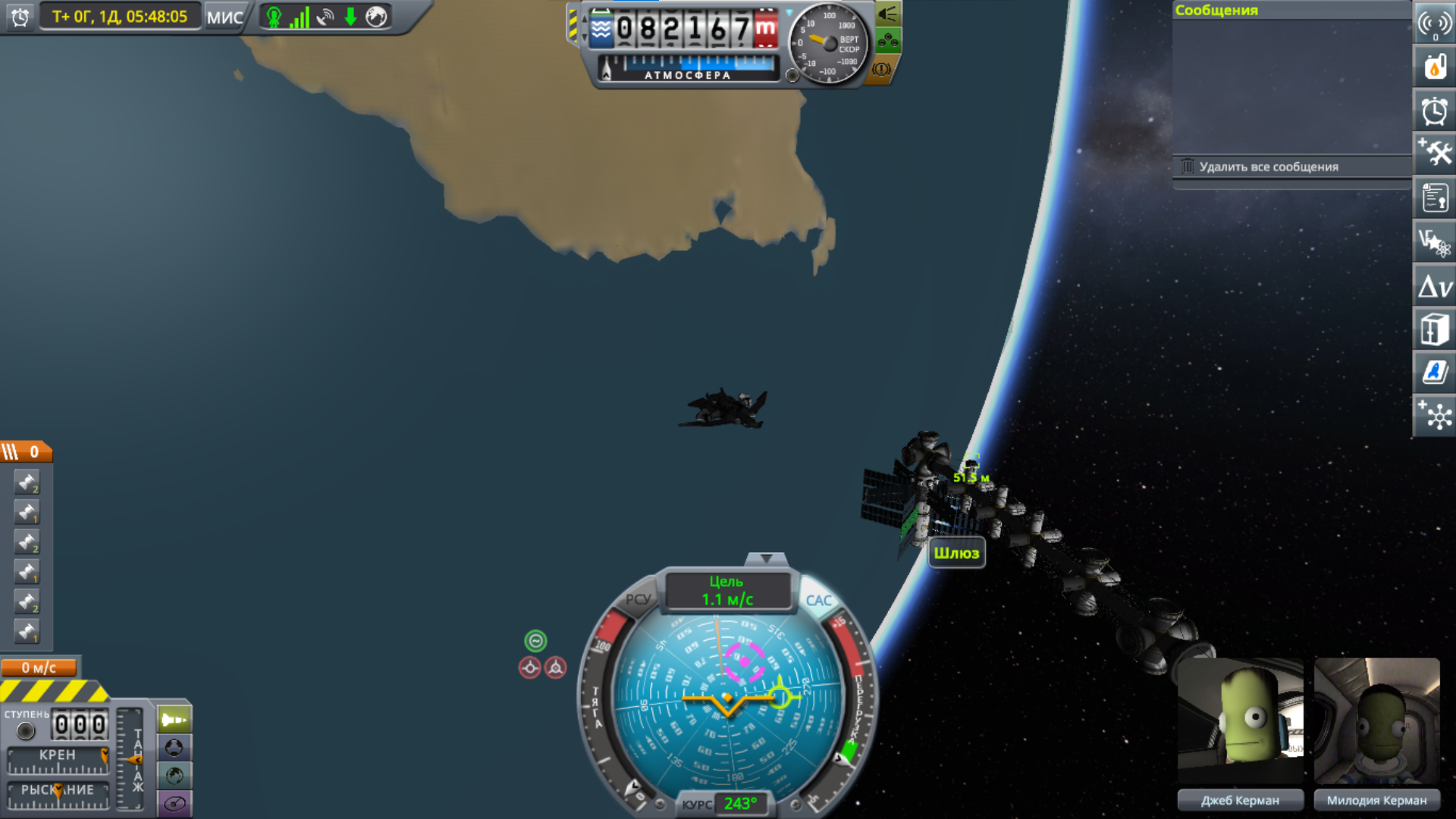Toggle the landing gear button
This screenshot has height=819, width=1456.
pyautogui.click(x=887, y=41)
